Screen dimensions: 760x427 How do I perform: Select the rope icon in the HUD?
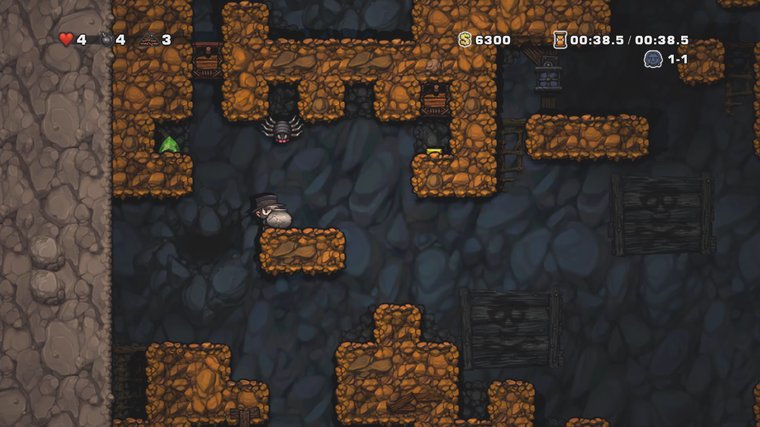point(149,40)
